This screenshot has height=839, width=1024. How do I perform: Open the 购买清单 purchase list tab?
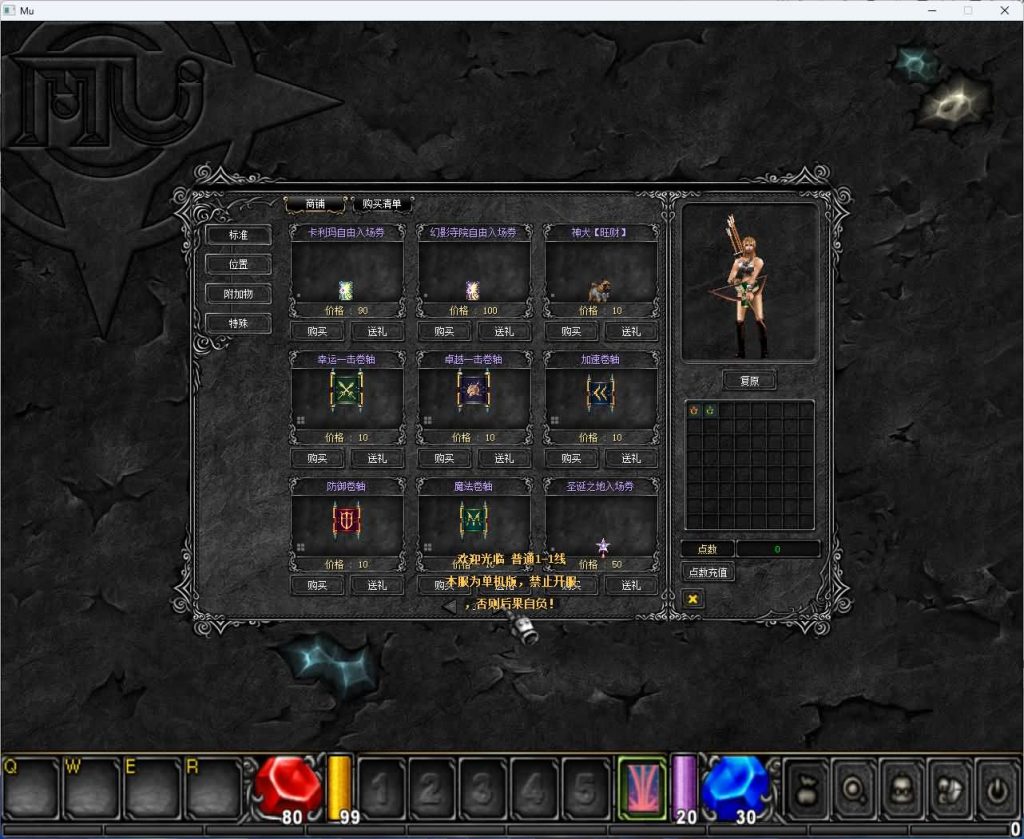pyautogui.click(x=382, y=204)
